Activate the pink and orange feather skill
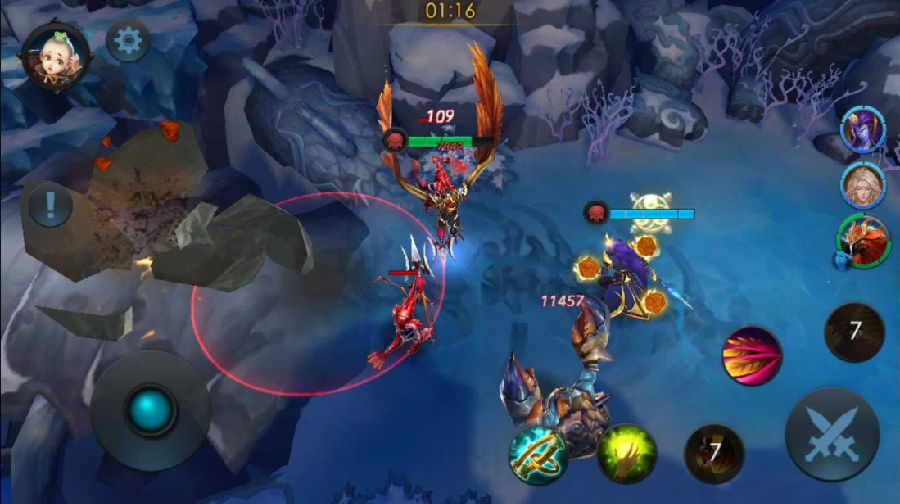 (752, 356)
